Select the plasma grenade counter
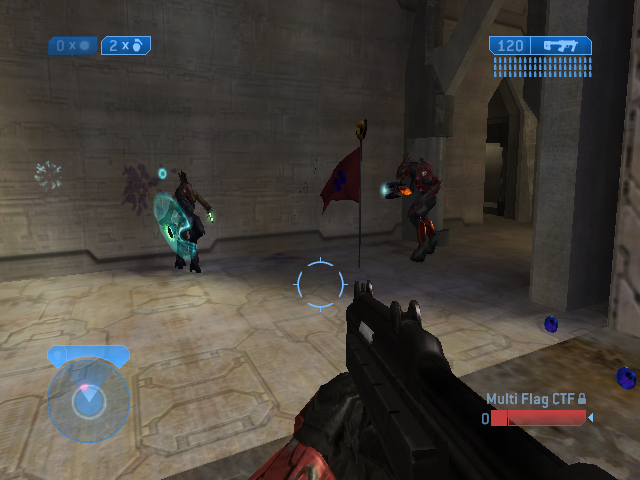Image resolution: width=640 pixels, height=480 pixels. 73,45
